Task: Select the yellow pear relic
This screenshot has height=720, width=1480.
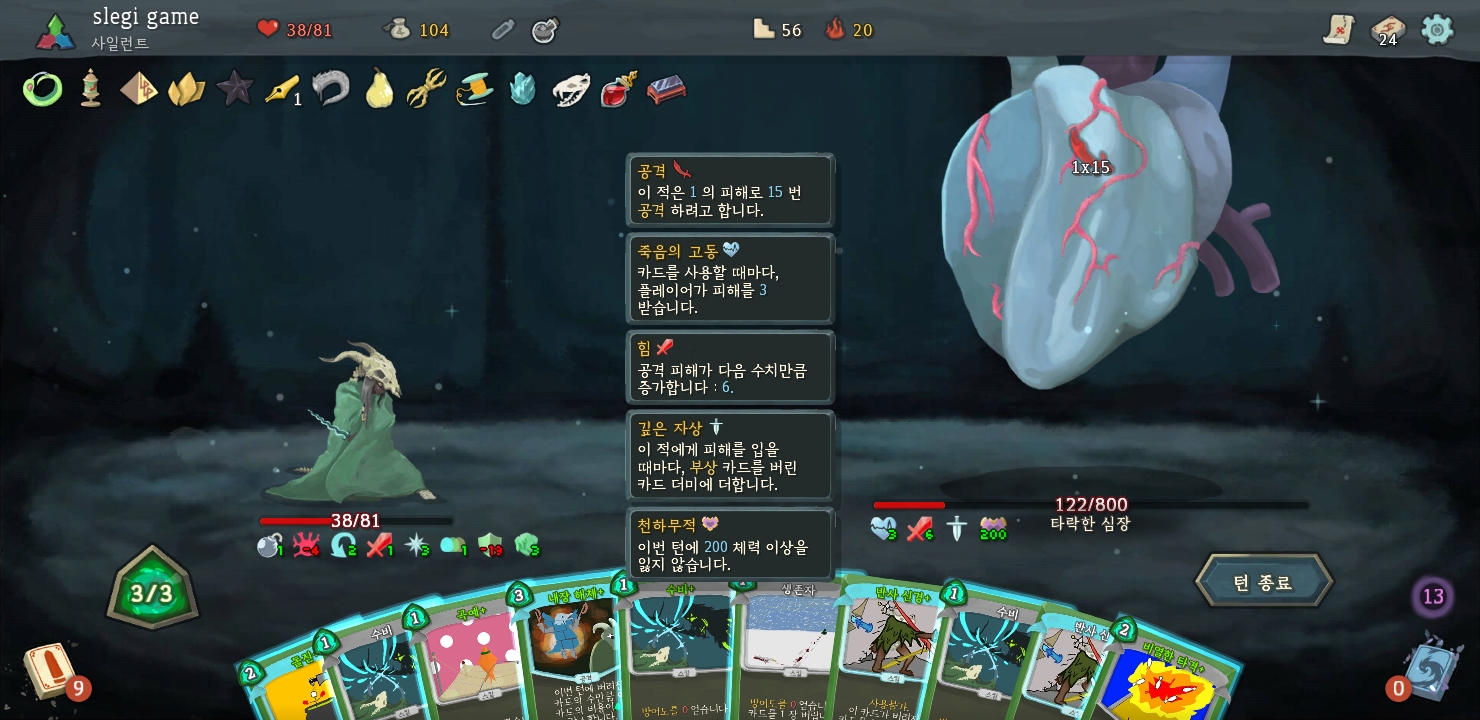Action: [x=378, y=89]
